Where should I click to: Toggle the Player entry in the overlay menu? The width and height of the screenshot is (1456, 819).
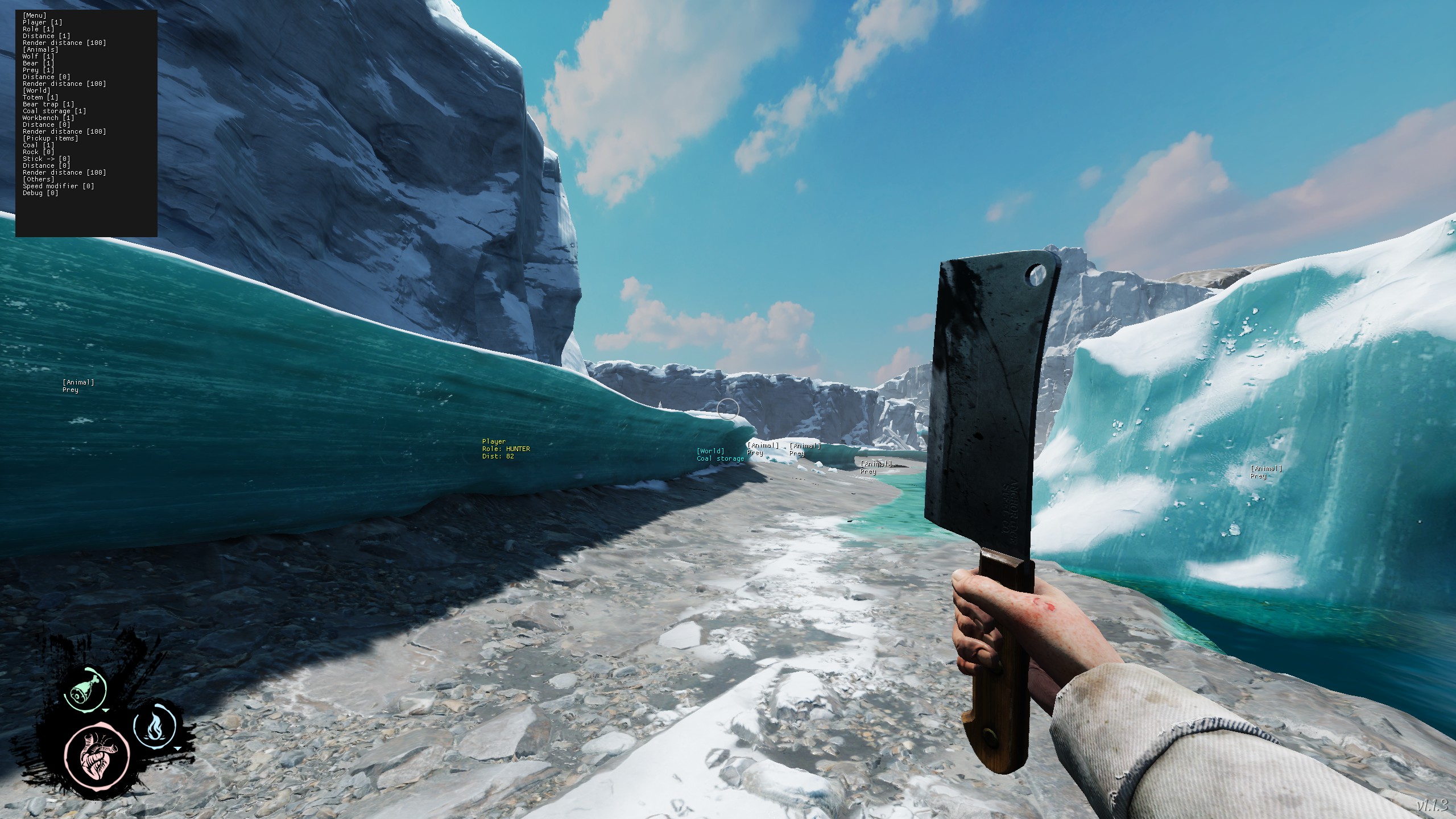(x=42, y=22)
